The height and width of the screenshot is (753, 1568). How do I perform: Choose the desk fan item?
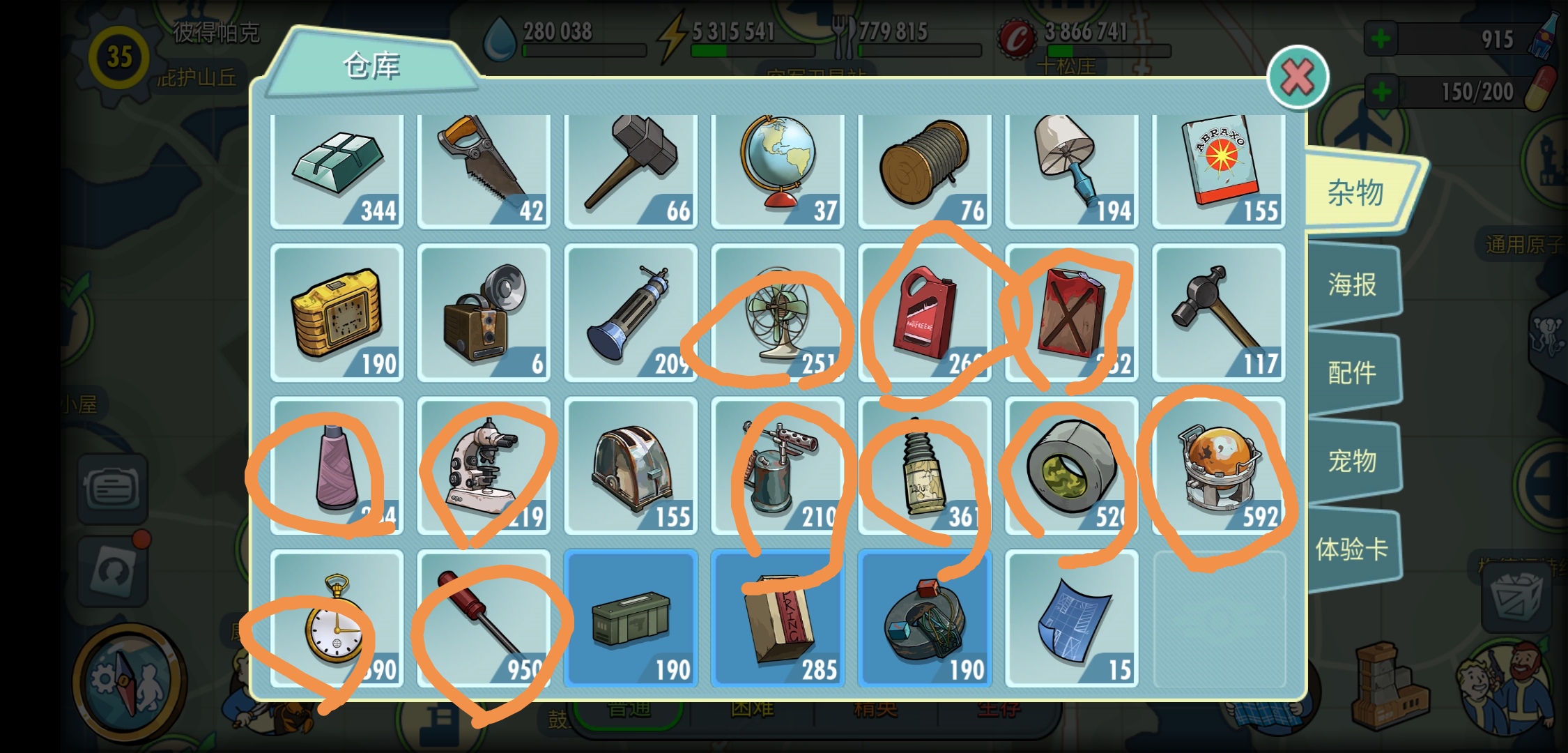(778, 313)
